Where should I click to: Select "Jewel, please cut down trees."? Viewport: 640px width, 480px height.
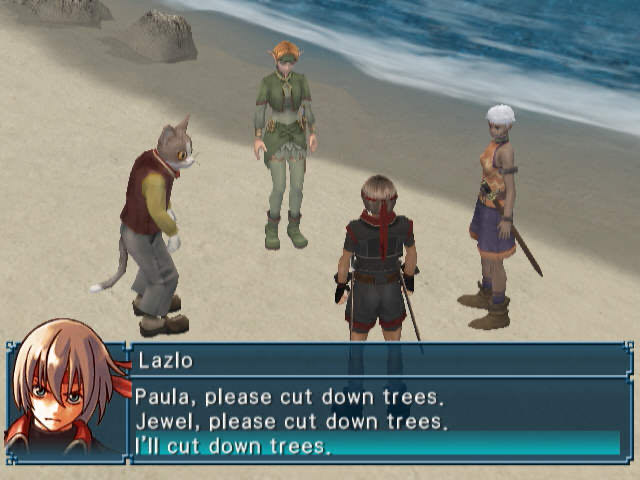pyautogui.click(x=288, y=420)
